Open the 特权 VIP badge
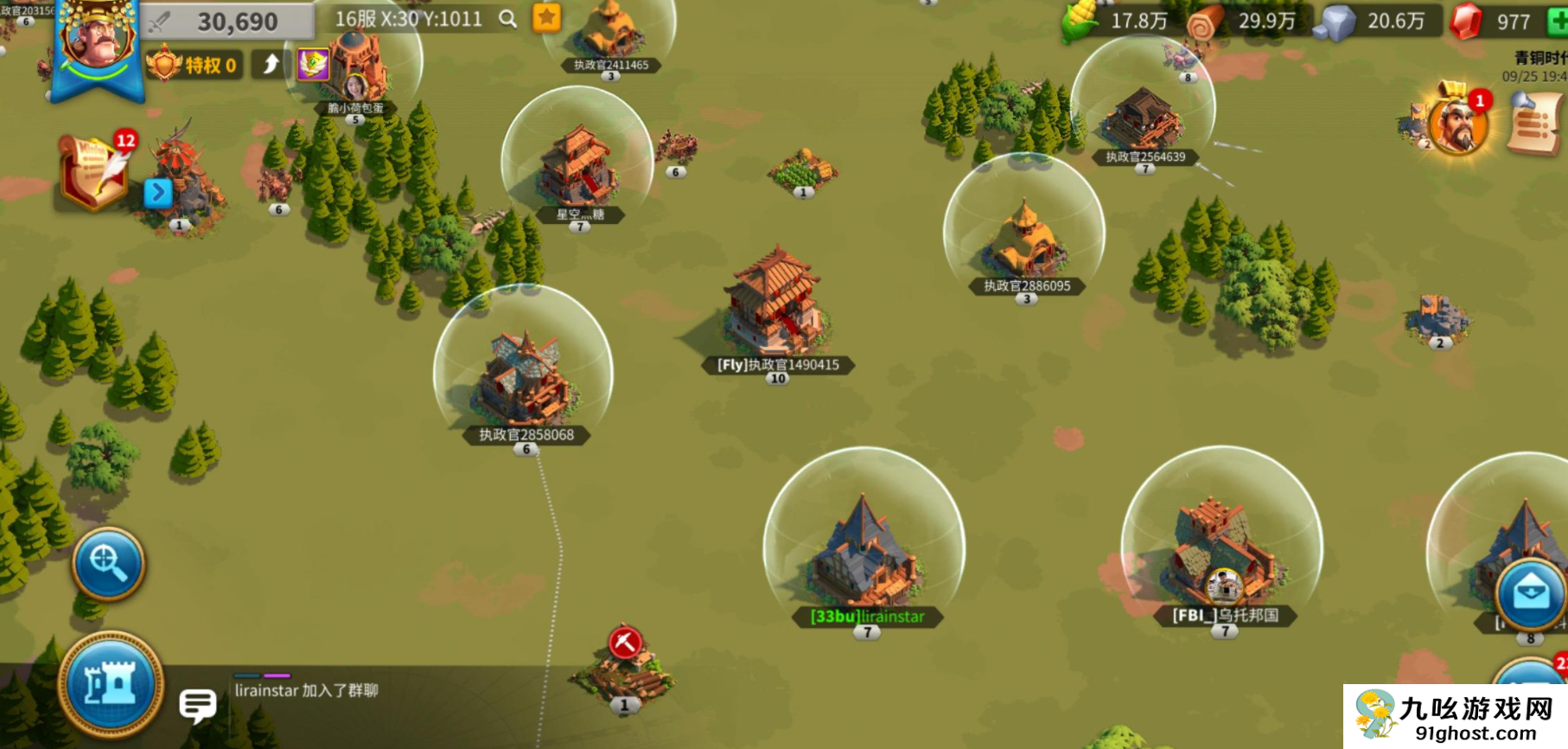Image resolution: width=1568 pixels, height=749 pixels. pyautogui.click(x=194, y=65)
